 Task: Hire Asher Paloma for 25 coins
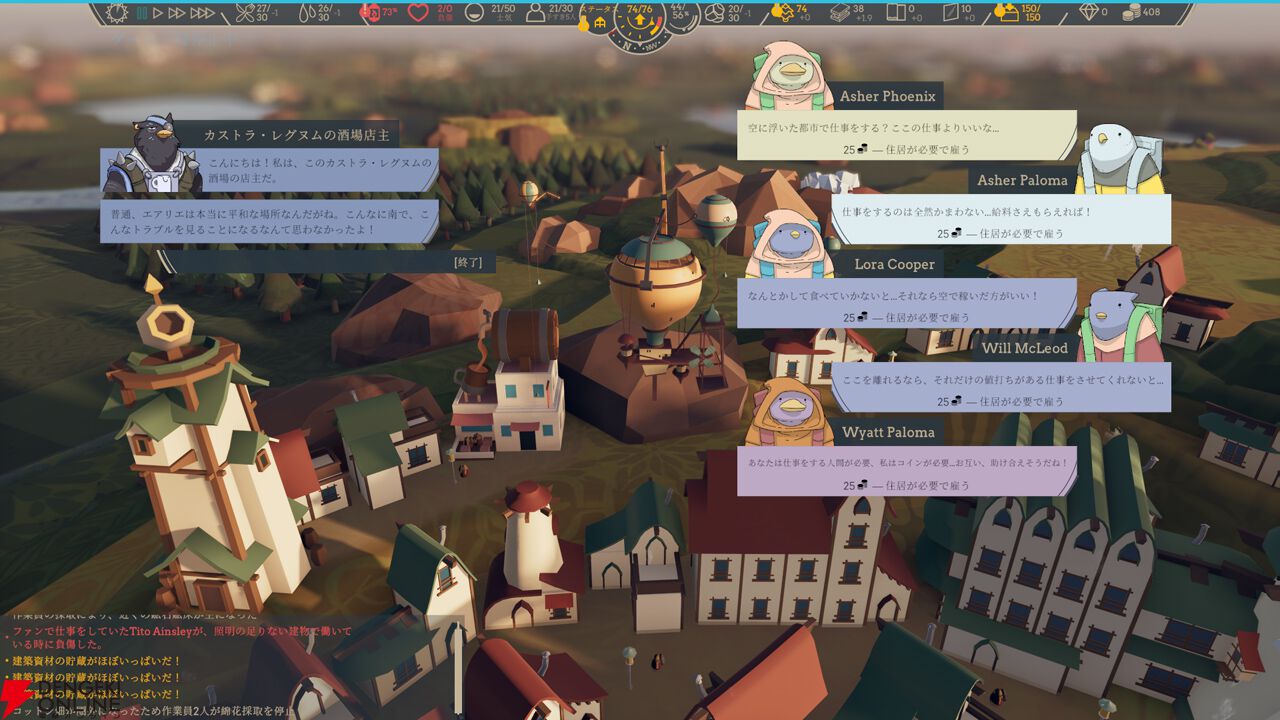click(x=1000, y=233)
